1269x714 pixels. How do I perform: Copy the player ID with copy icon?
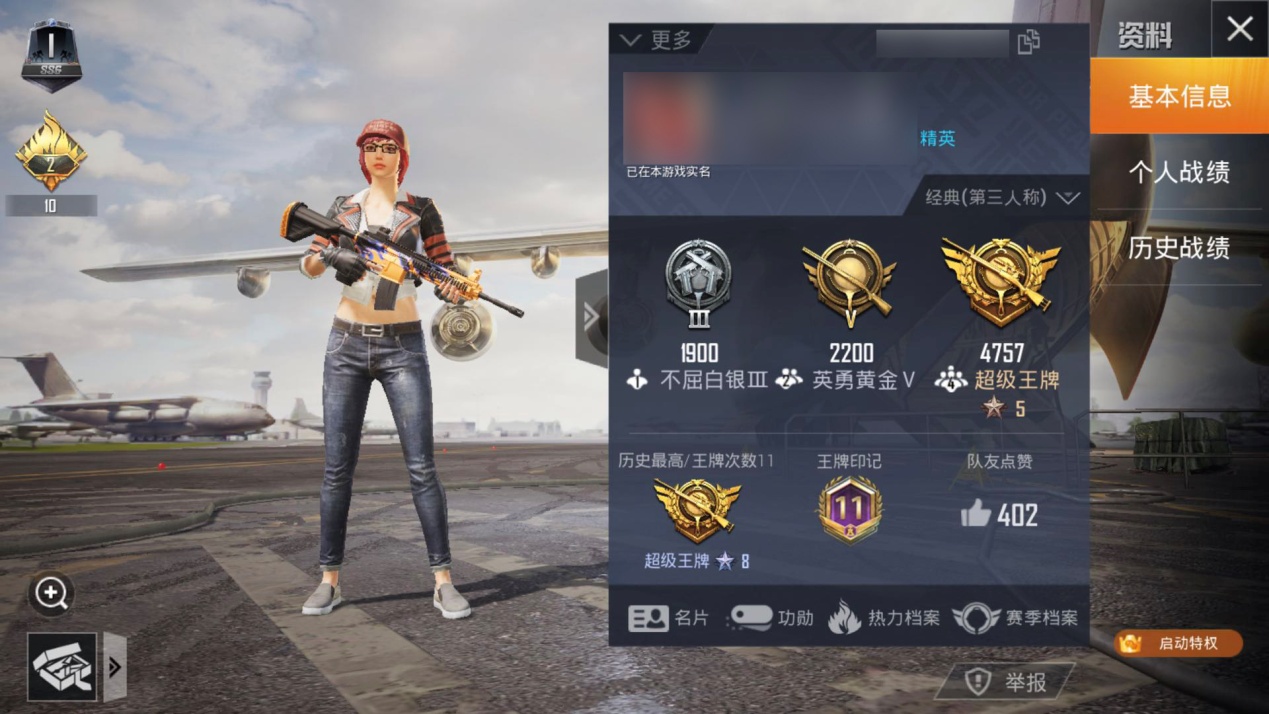pyautogui.click(x=1028, y=42)
